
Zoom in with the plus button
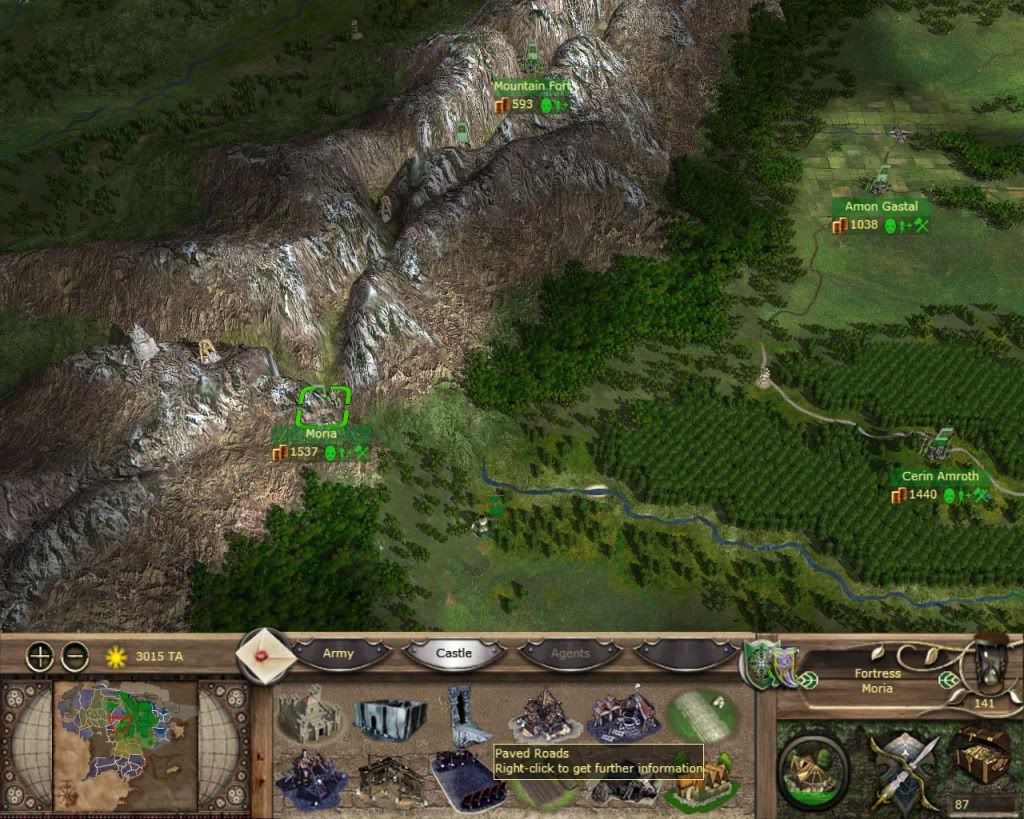(x=40, y=657)
